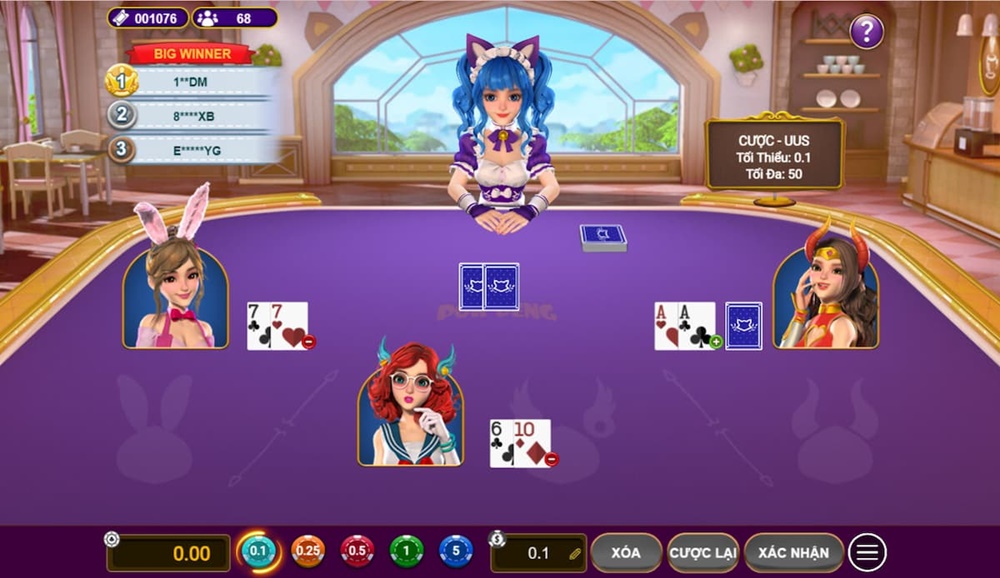Screen dimensions: 1000x578
Task: Choose the blue 5 chip
Action: pos(456,551)
